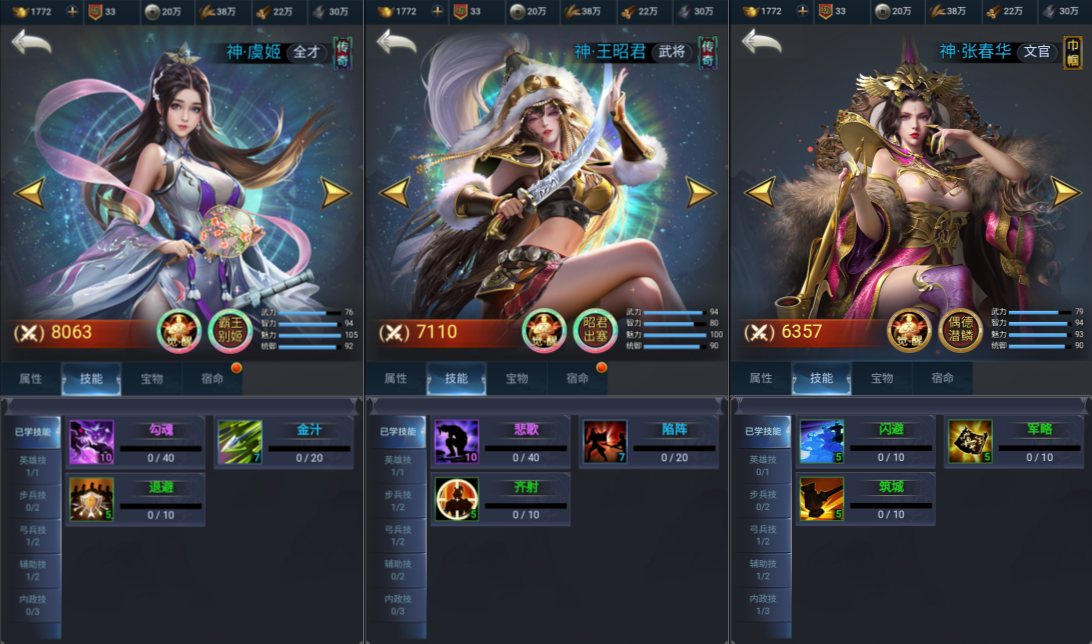The image size is (1092, 644).
Task: Open 宝物 tab in 王昭君's panel
Action: click(516, 378)
